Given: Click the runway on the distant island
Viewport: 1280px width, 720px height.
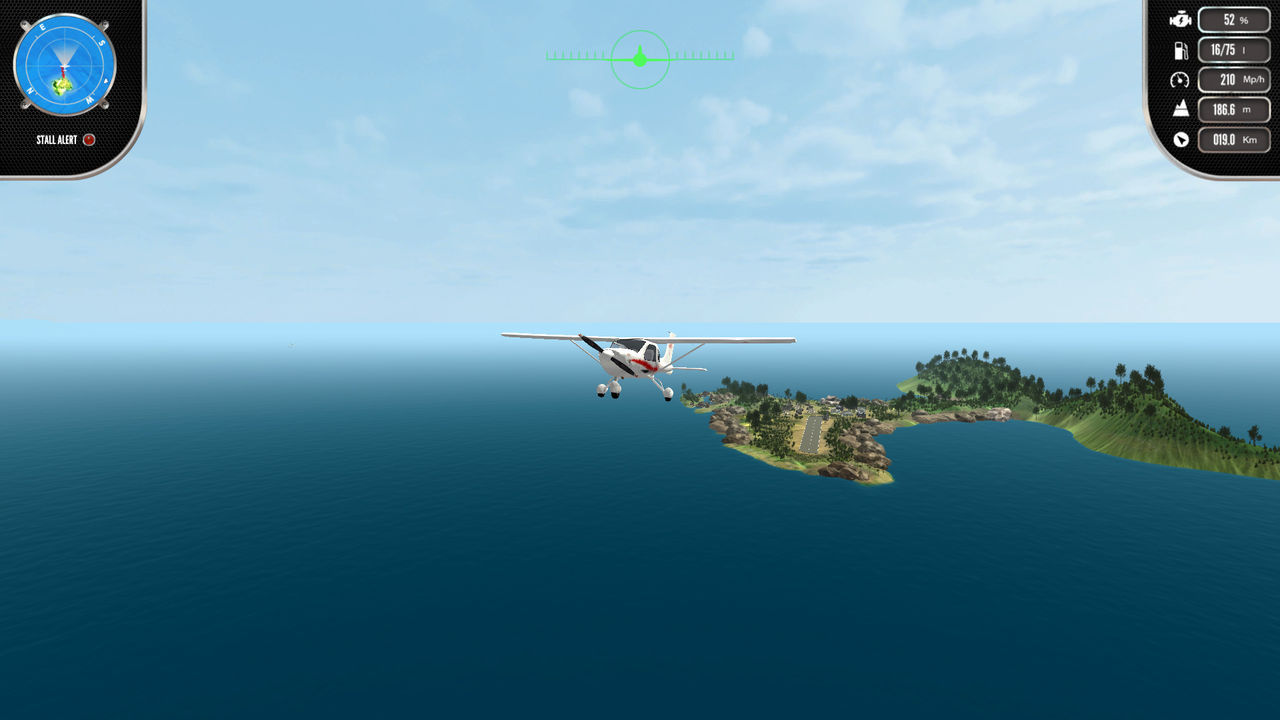Looking at the screenshot, I should (x=812, y=432).
